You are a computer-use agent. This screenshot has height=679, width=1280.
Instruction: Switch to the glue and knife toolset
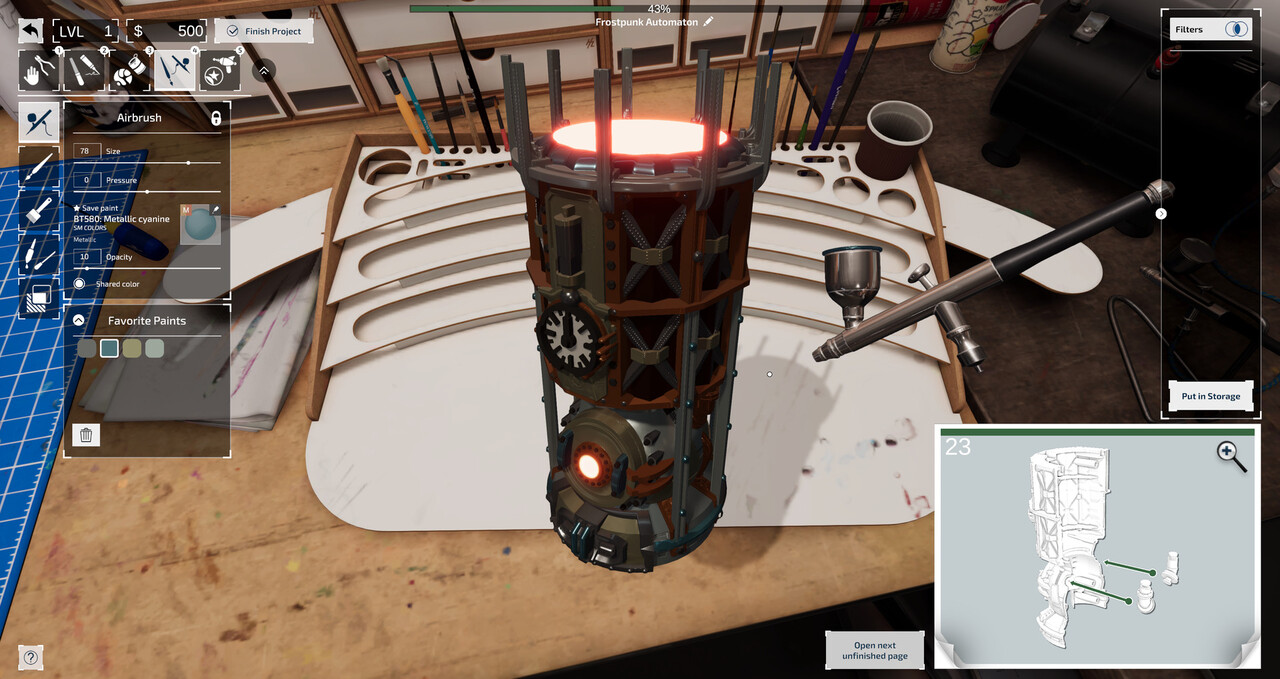pos(84,71)
